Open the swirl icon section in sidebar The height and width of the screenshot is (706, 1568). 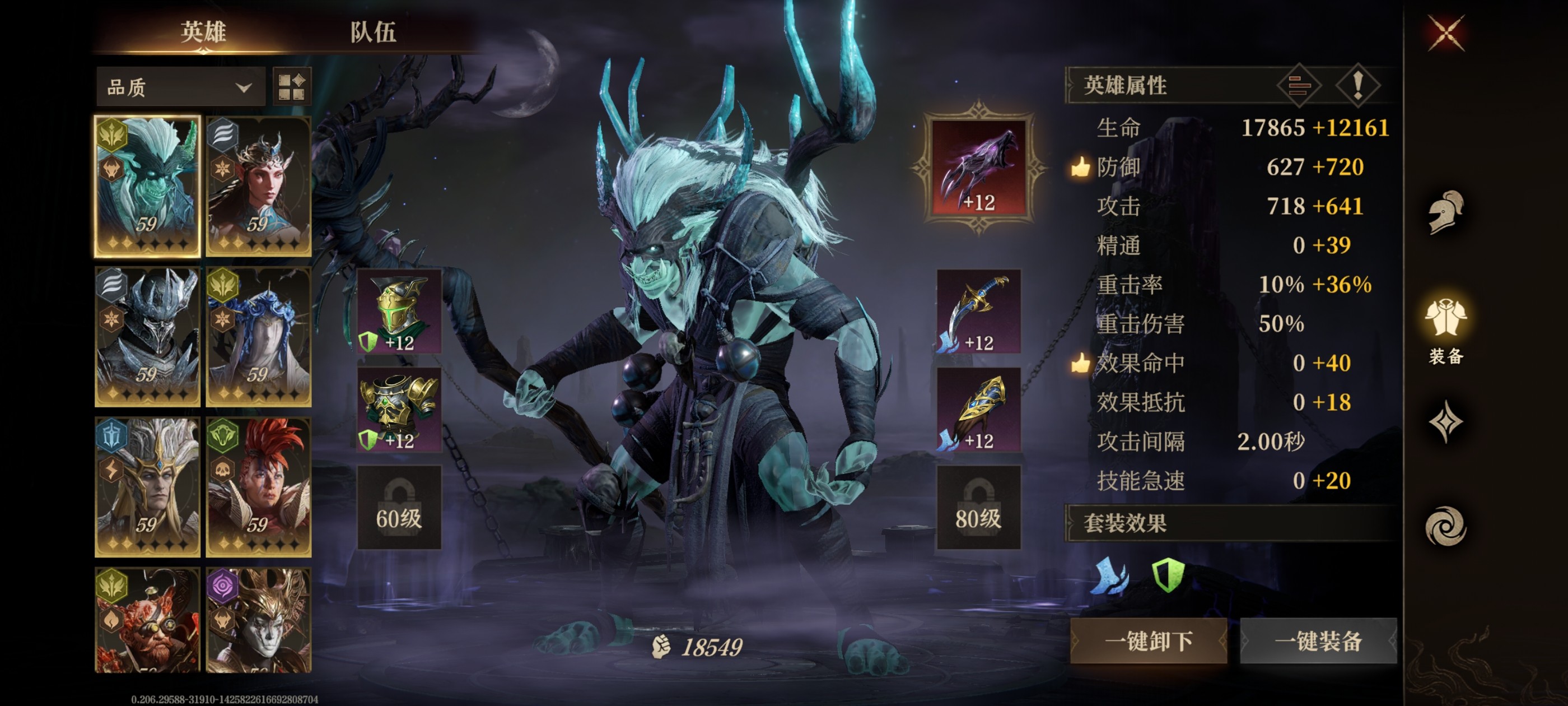pyautogui.click(x=1446, y=526)
